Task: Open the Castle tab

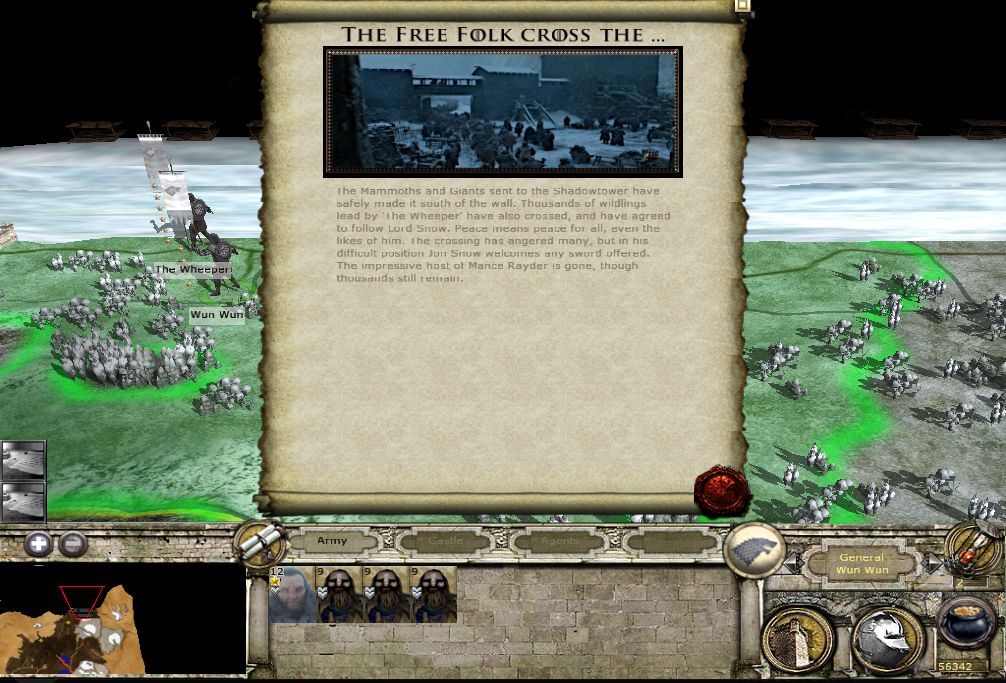Action: 446,542
